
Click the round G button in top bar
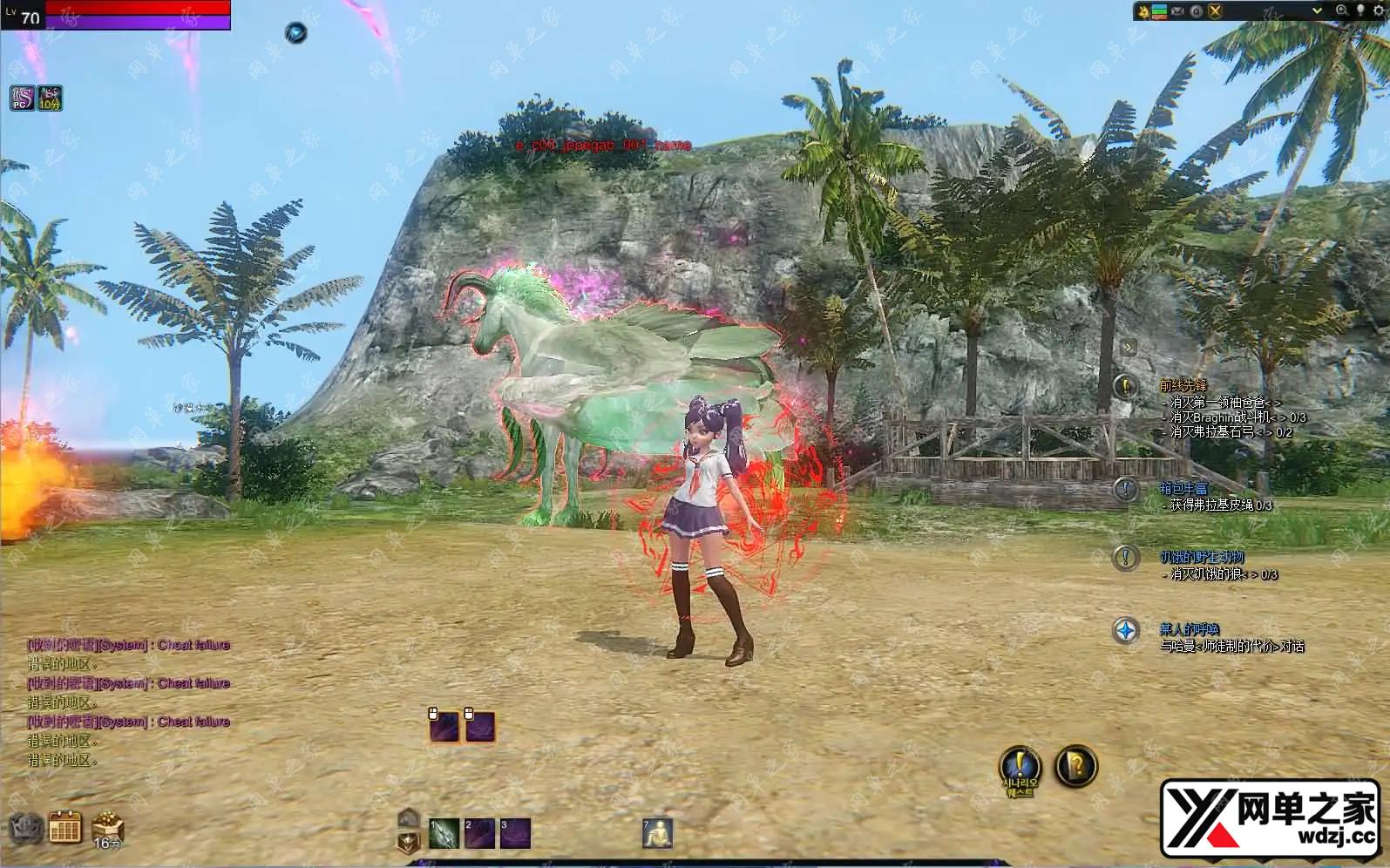click(1197, 10)
